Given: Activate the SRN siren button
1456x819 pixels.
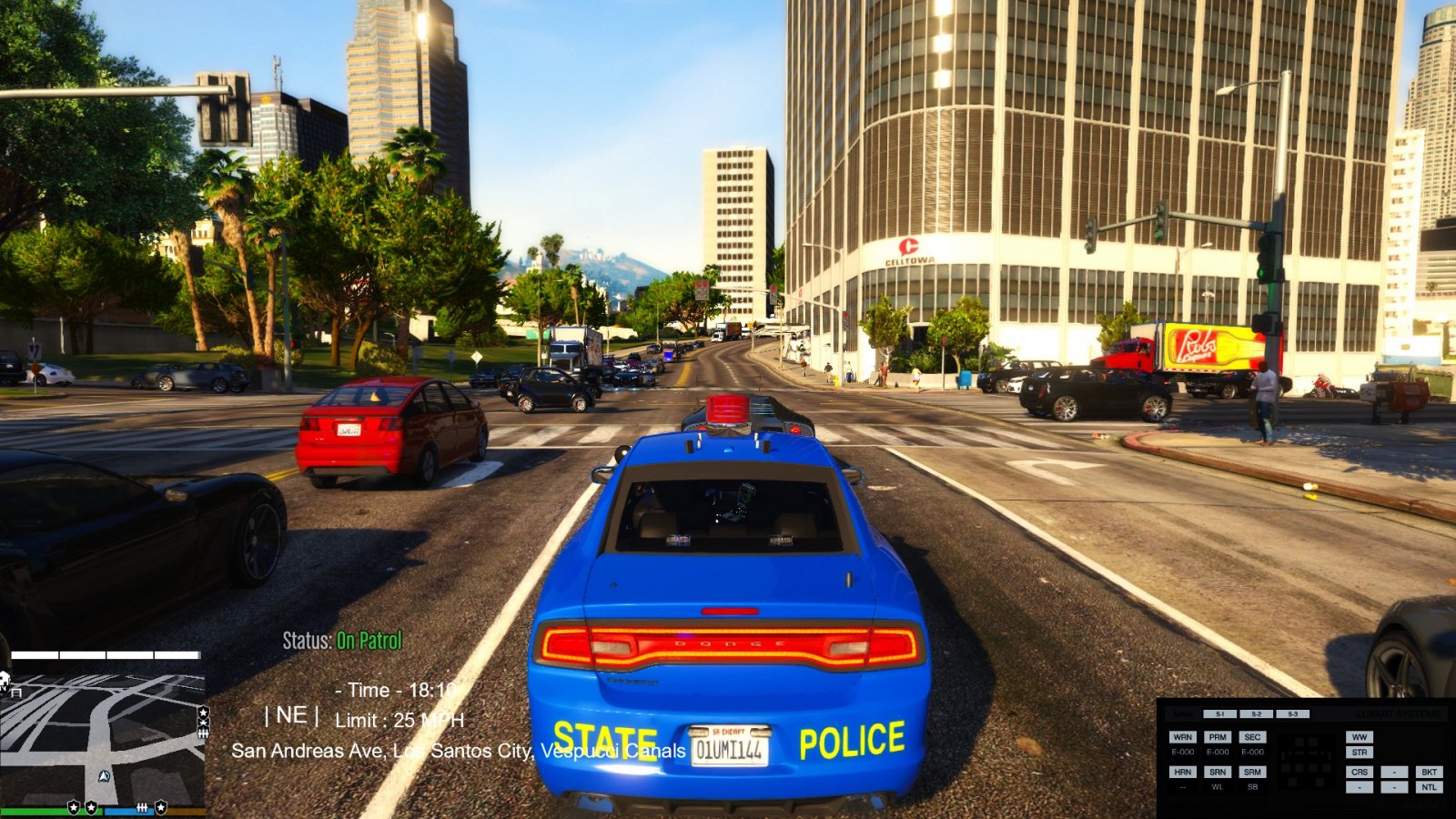Looking at the screenshot, I should click(1218, 772).
